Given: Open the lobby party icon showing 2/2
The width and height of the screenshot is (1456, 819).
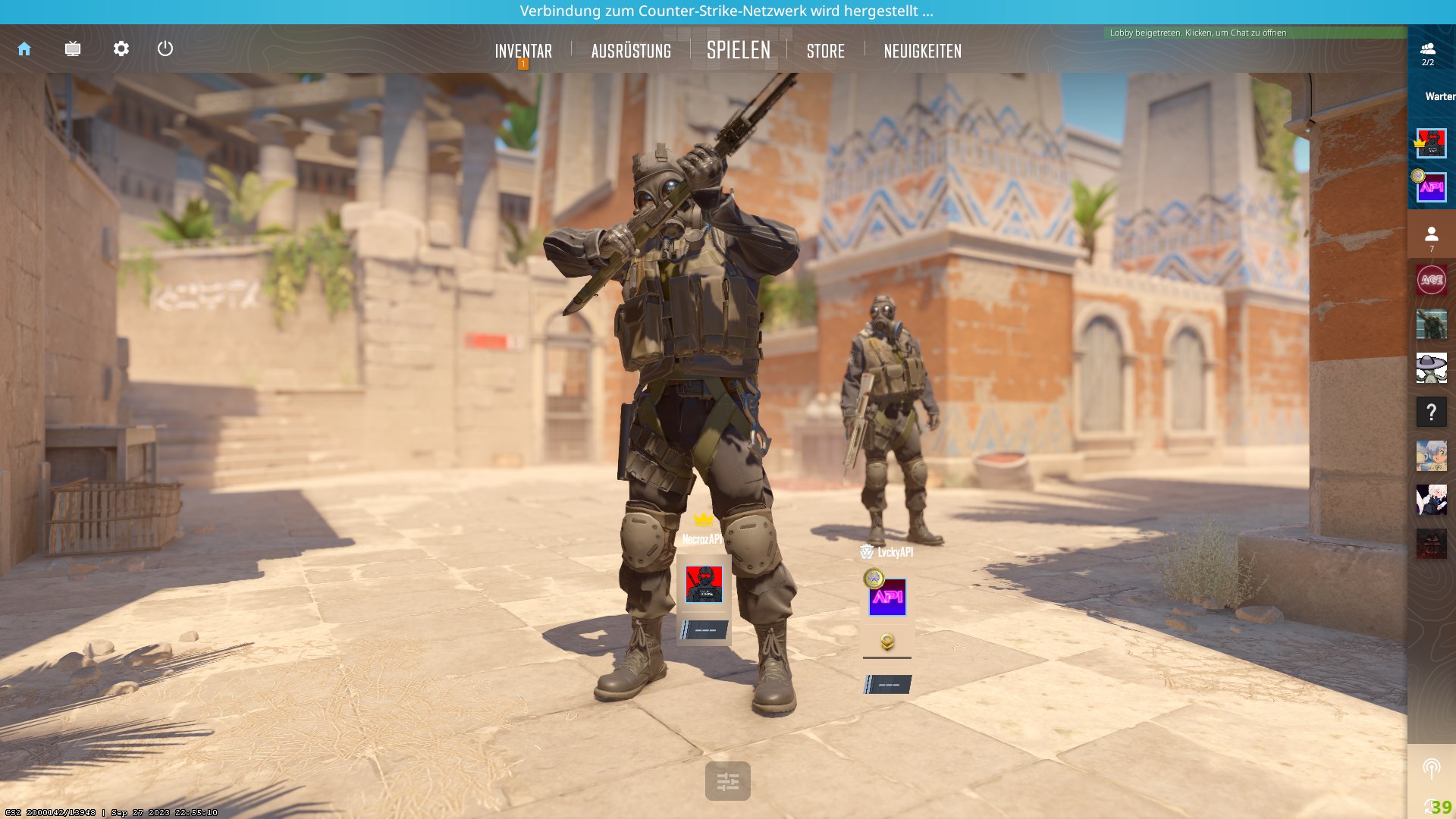Looking at the screenshot, I should pyautogui.click(x=1428, y=53).
